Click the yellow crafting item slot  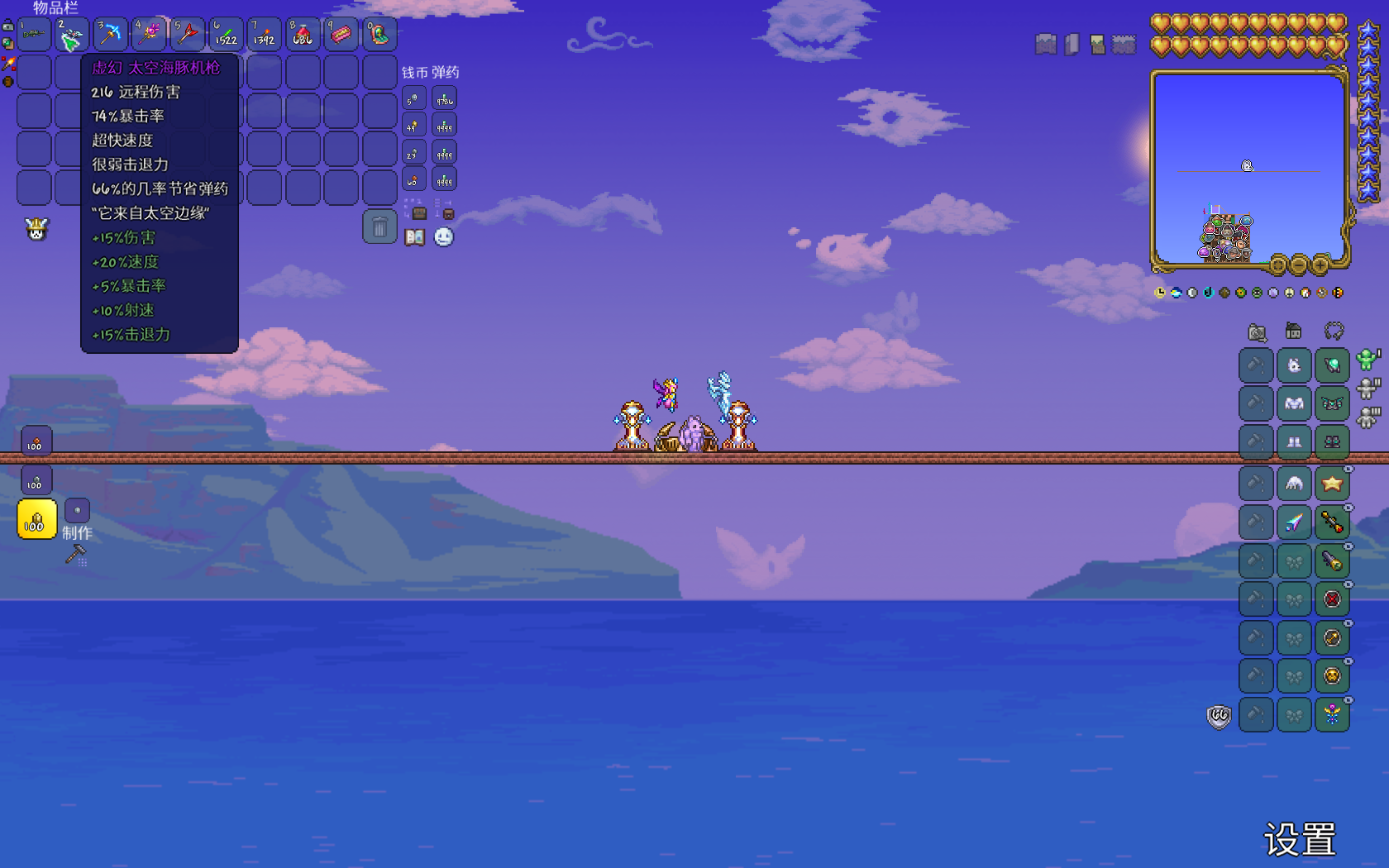[36, 520]
